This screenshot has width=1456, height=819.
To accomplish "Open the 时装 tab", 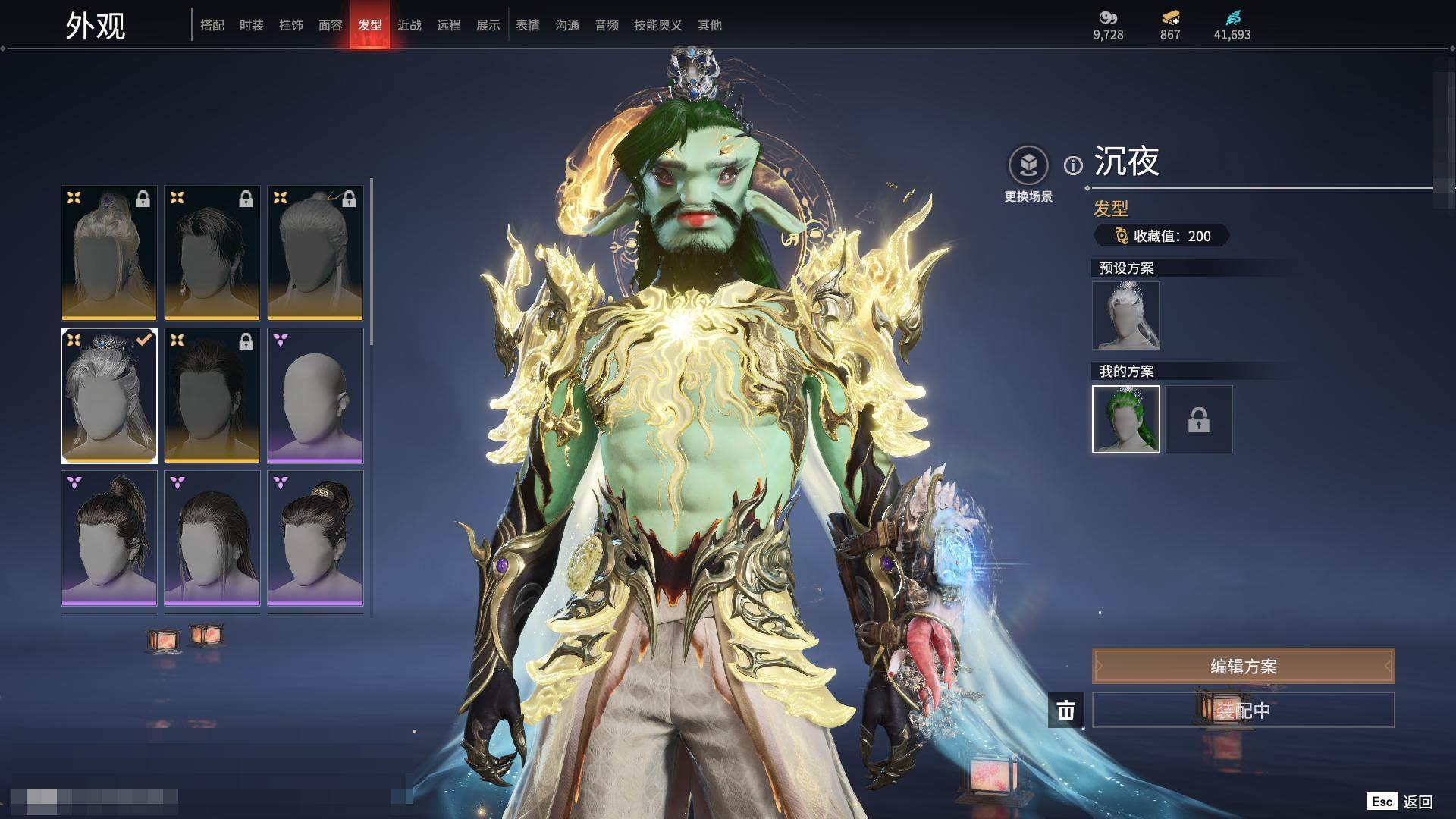I will tap(252, 25).
